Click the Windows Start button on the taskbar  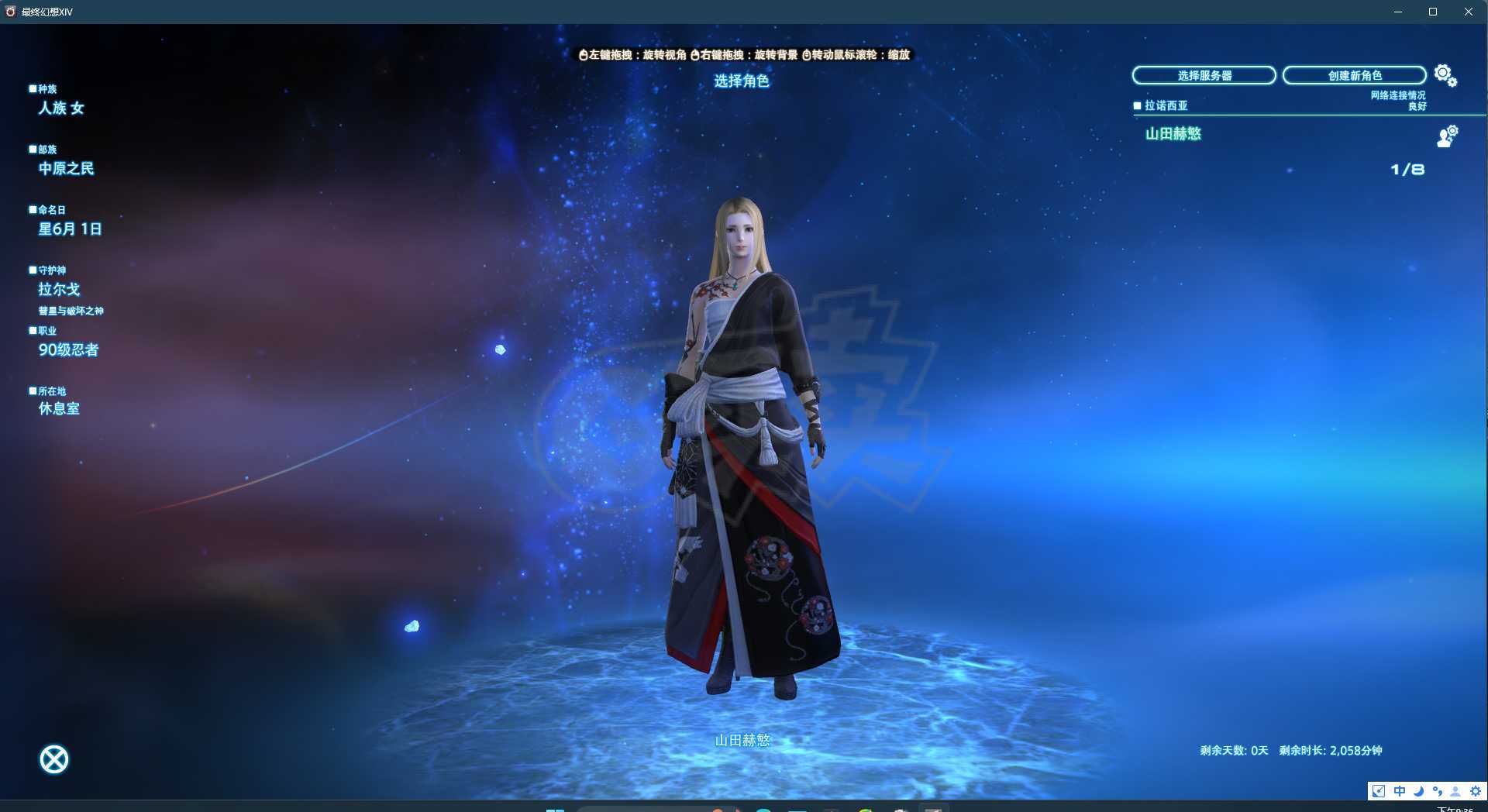555,809
